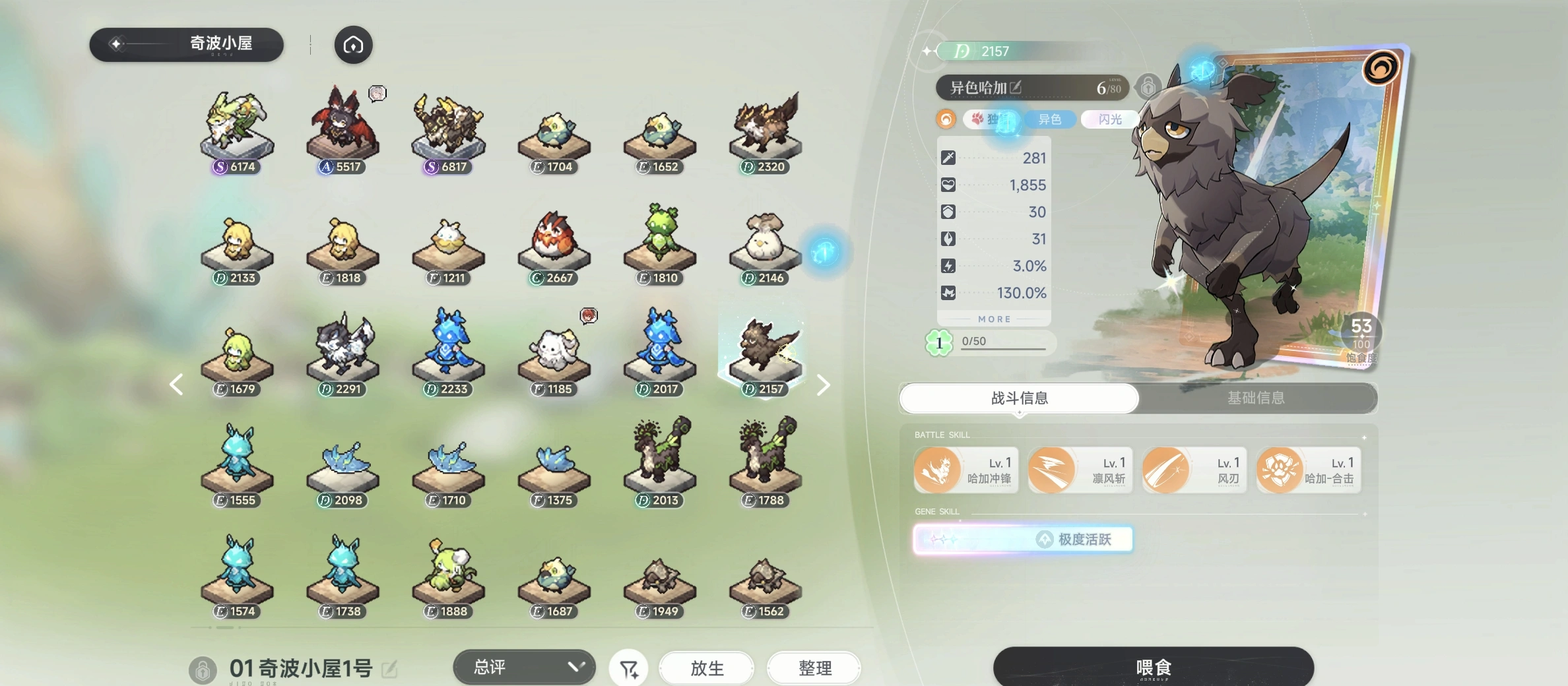Screen dimensions: 1568x686
Task: Select the 战斗信息 tab
Action: [1019, 398]
